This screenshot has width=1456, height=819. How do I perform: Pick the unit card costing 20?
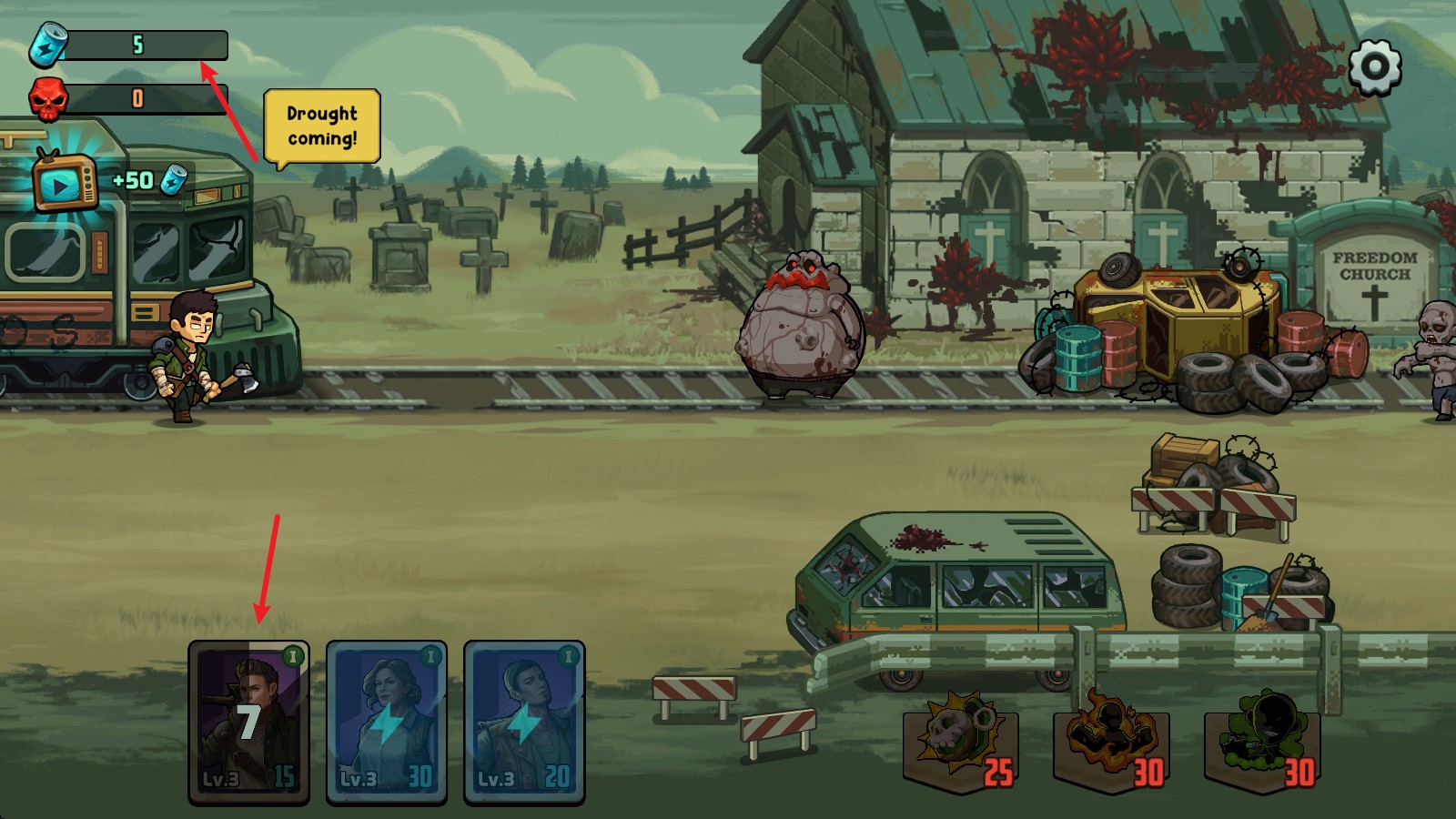[524, 723]
